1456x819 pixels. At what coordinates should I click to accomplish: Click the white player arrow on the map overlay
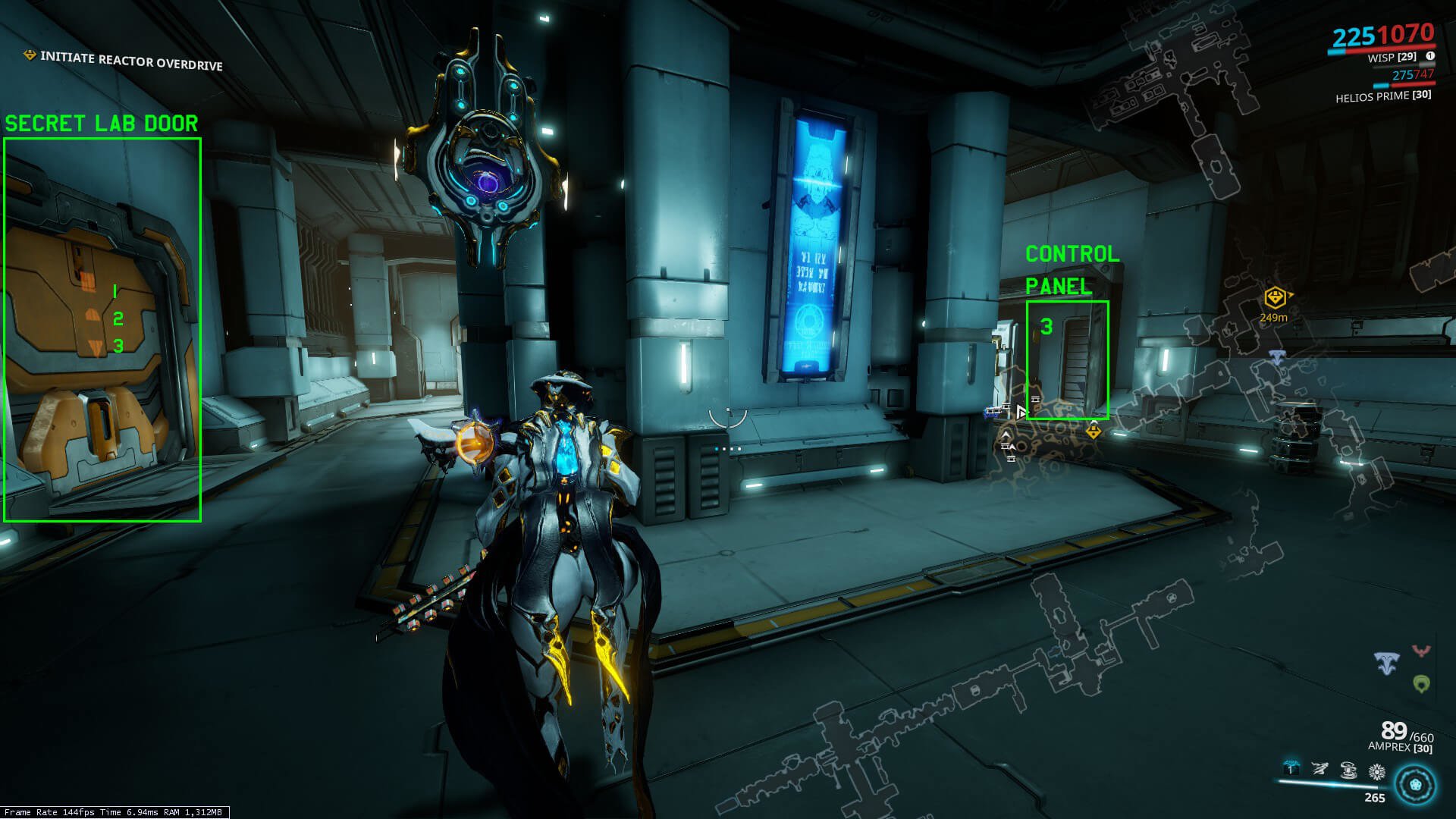point(1021,412)
